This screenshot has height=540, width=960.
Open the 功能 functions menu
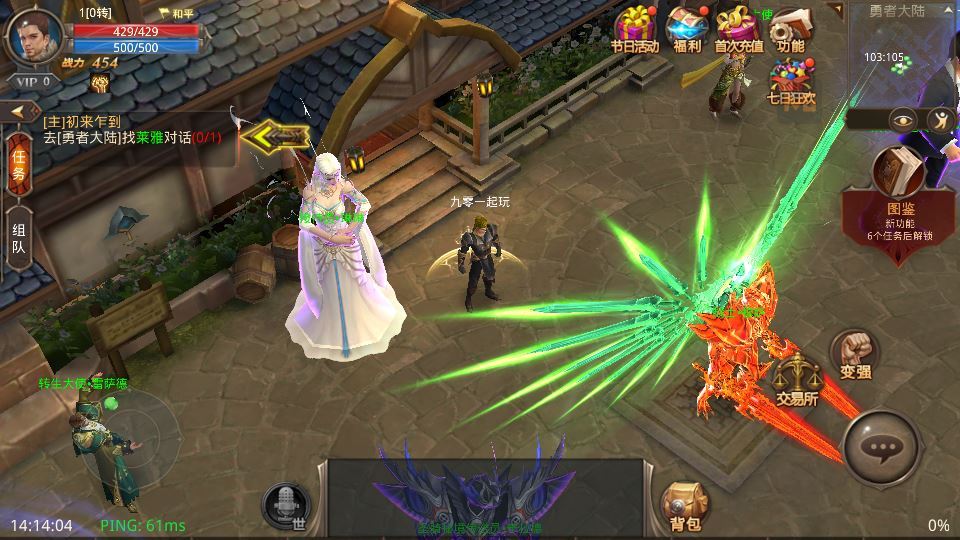pyautogui.click(x=790, y=28)
